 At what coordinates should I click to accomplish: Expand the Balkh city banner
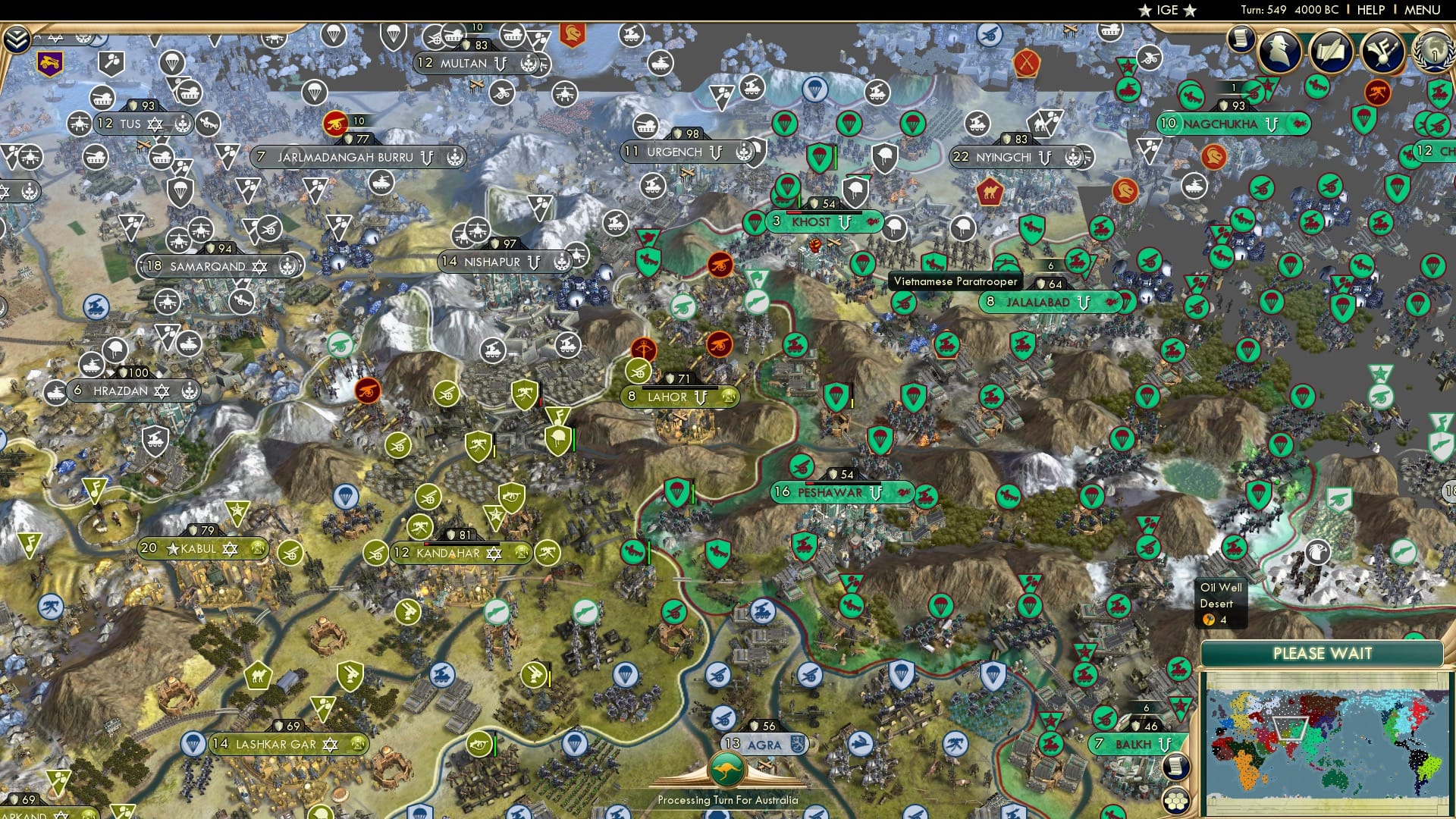pos(1166,745)
